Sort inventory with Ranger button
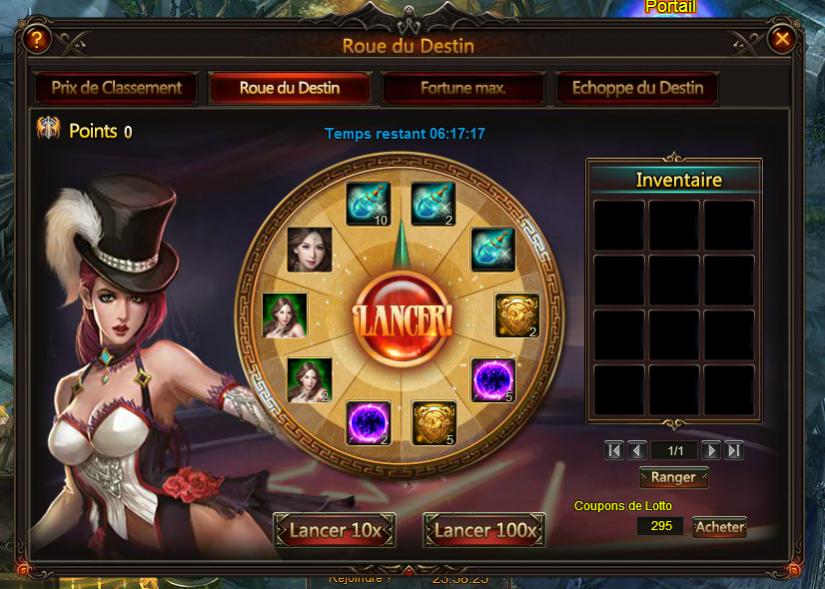The height and width of the screenshot is (589, 825). tap(673, 477)
